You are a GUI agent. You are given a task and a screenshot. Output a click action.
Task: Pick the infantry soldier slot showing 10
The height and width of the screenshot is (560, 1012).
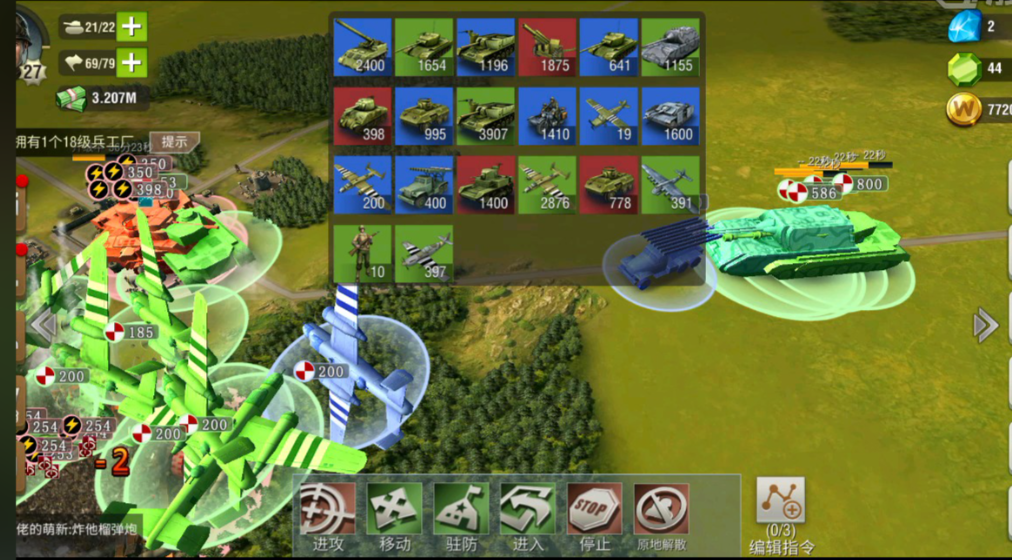[x=362, y=253]
